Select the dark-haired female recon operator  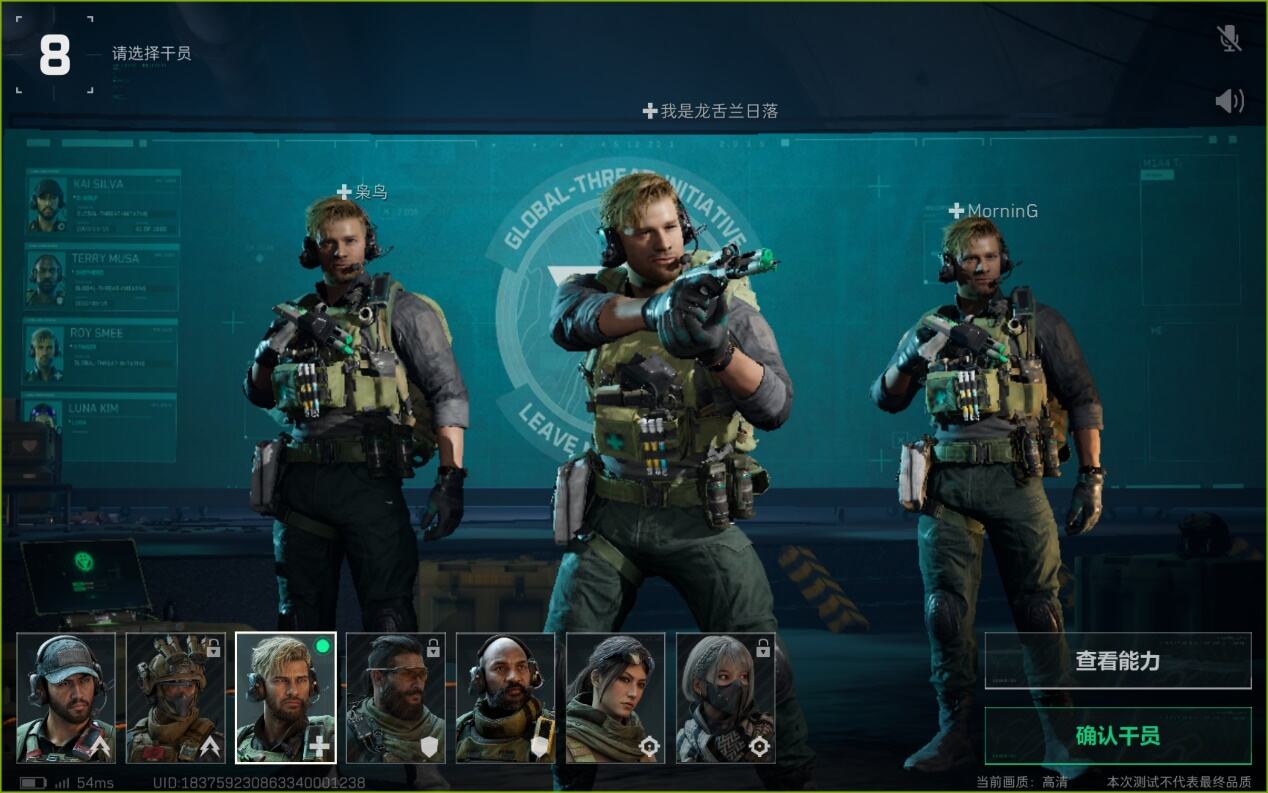pos(616,697)
